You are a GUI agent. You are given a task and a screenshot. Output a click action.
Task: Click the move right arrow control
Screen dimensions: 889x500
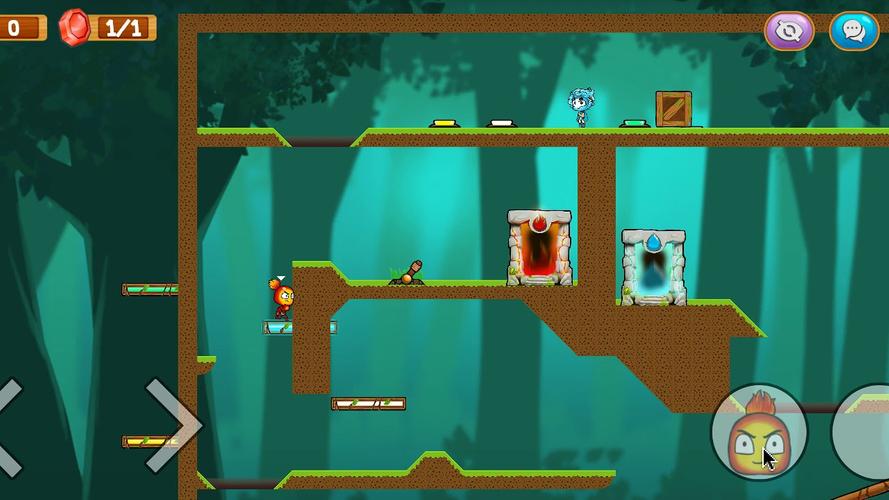(172, 425)
